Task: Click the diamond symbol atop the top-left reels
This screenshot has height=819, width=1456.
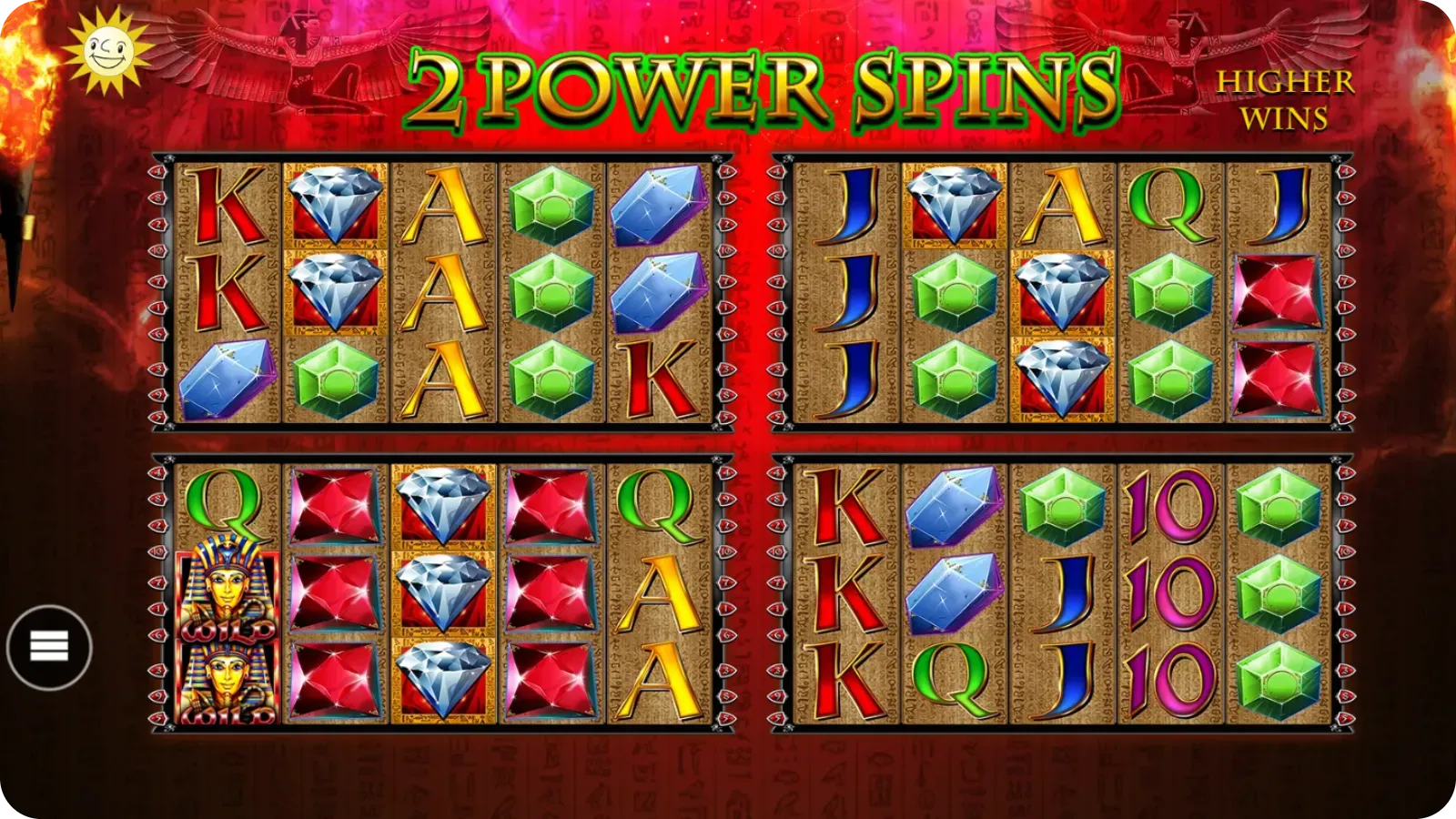Action: pyautogui.click(x=337, y=202)
